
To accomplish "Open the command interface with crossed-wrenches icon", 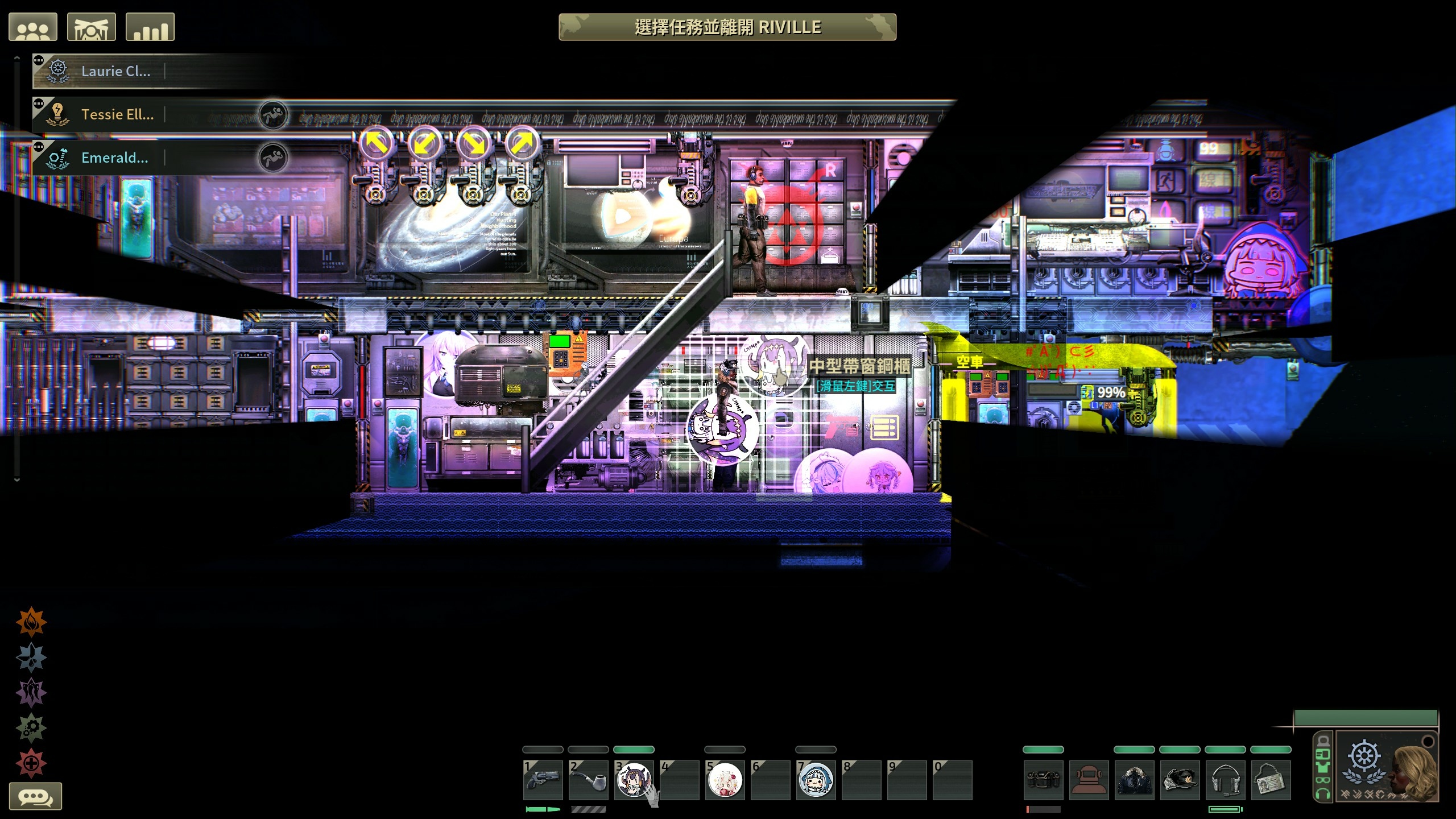I will (x=91, y=27).
